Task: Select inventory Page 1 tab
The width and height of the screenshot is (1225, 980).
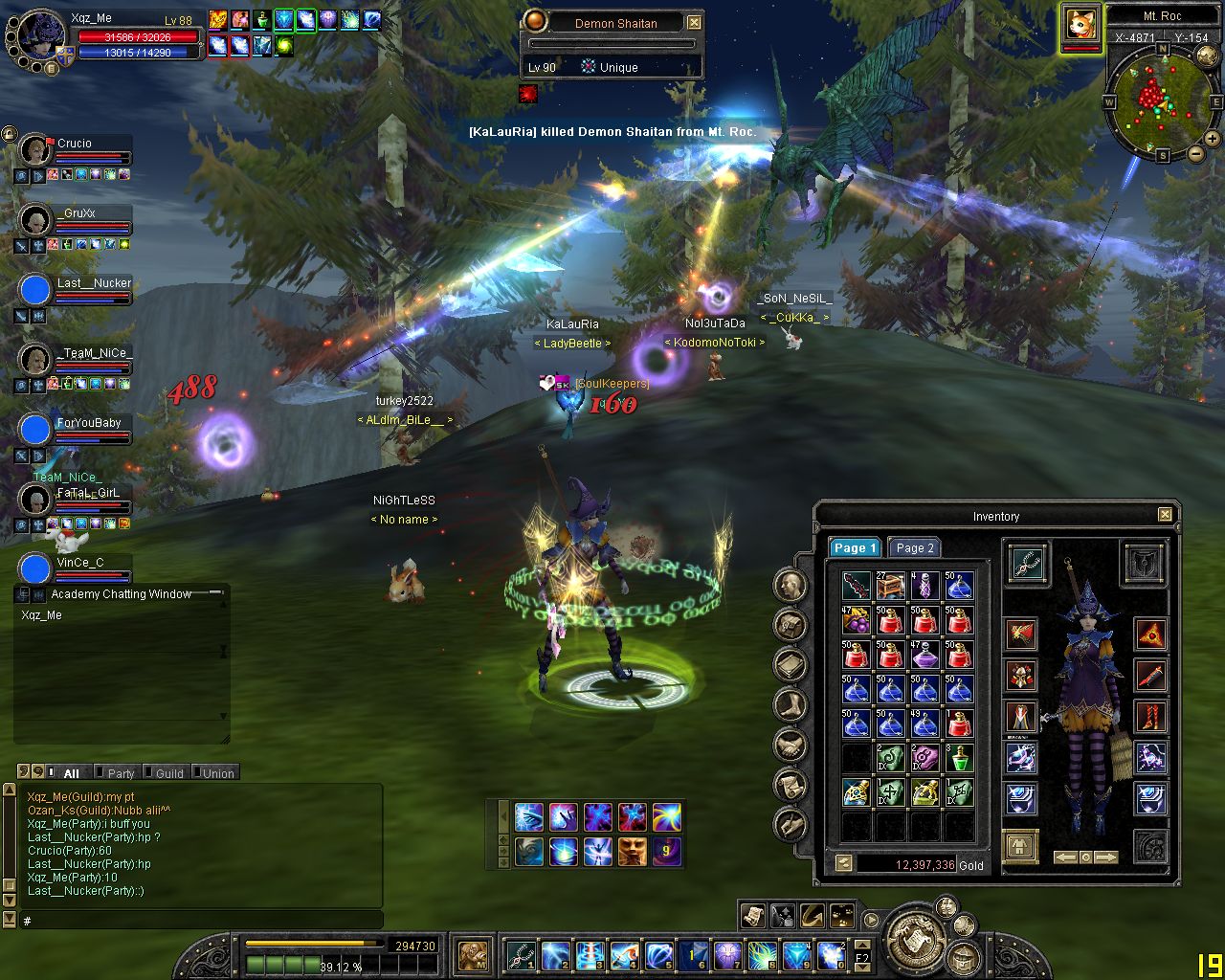Action: 854,548
